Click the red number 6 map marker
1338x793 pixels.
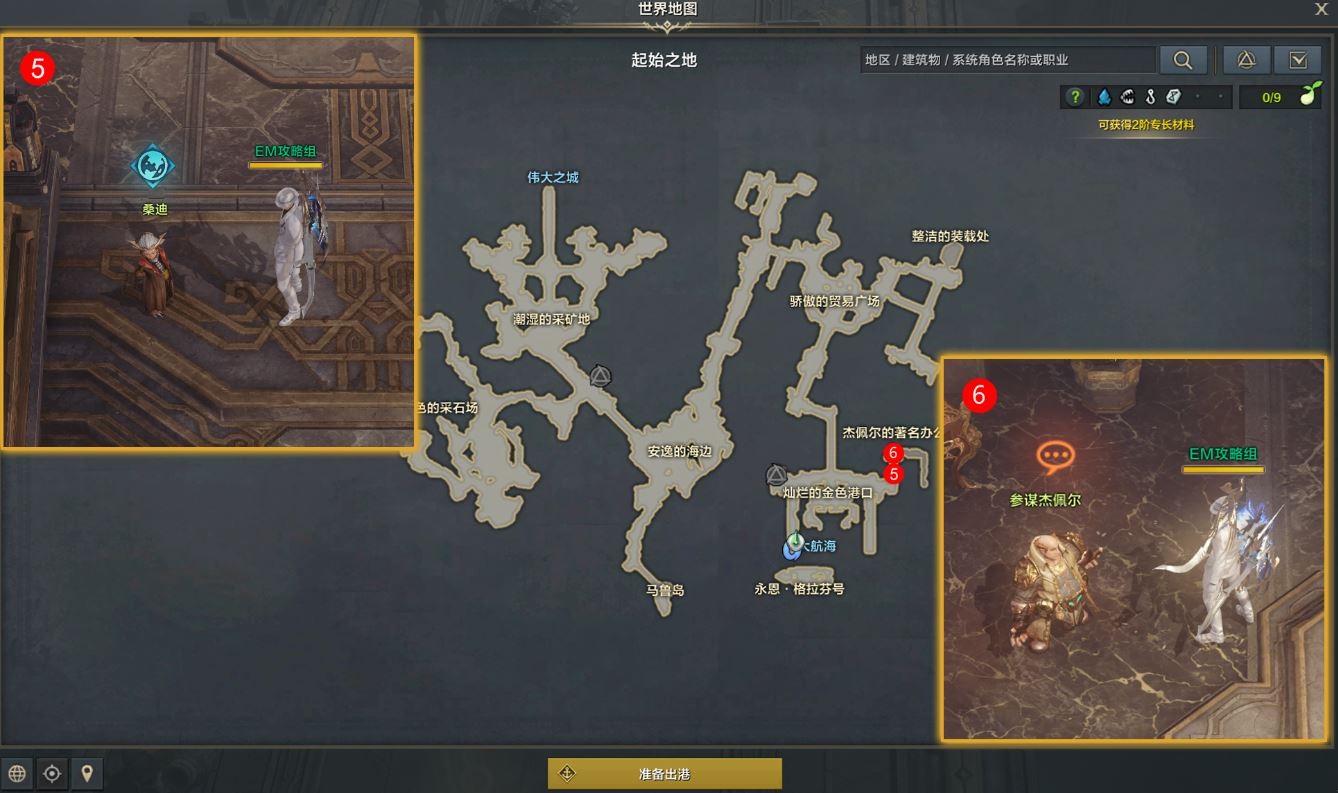(894, 453)
